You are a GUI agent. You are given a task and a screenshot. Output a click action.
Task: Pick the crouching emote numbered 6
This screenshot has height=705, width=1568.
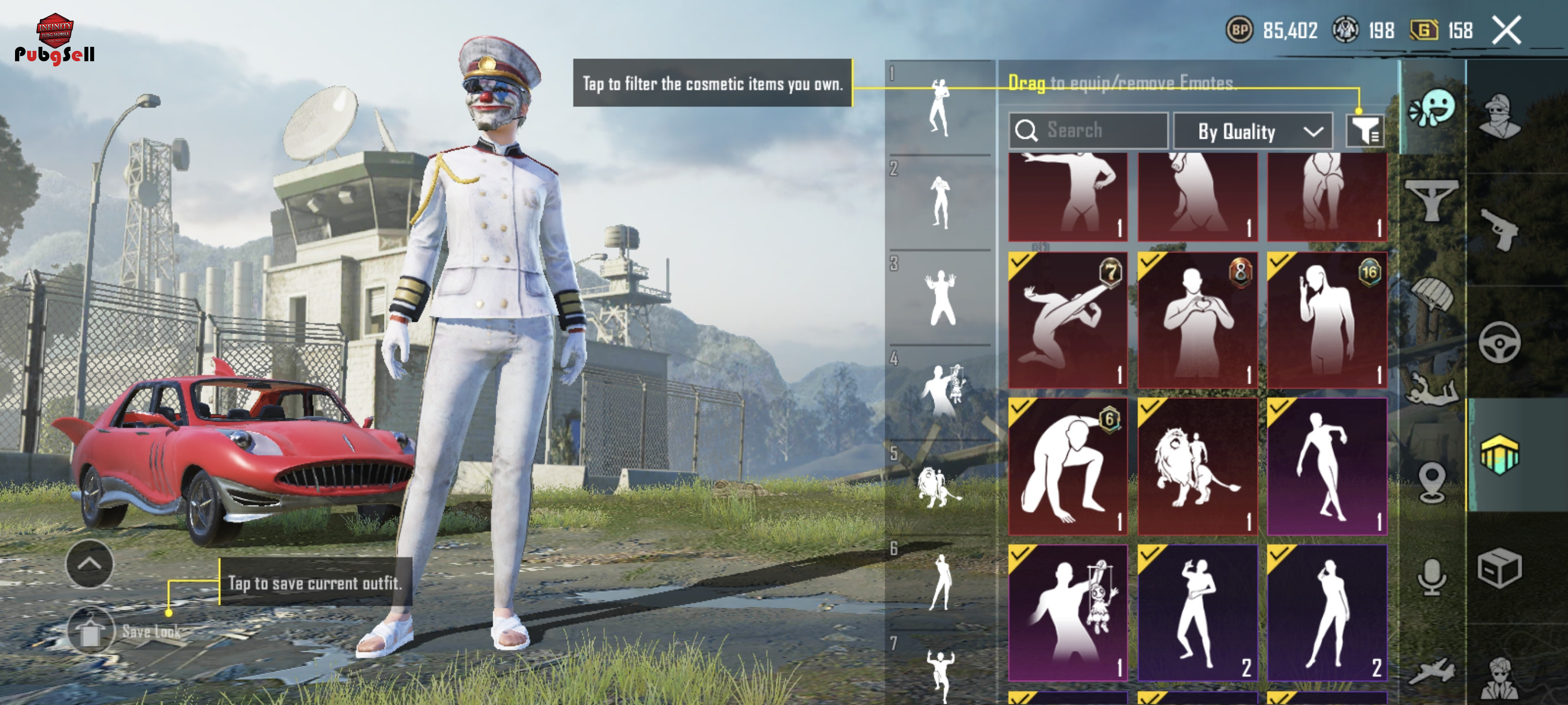click(x=1068, y=466)
